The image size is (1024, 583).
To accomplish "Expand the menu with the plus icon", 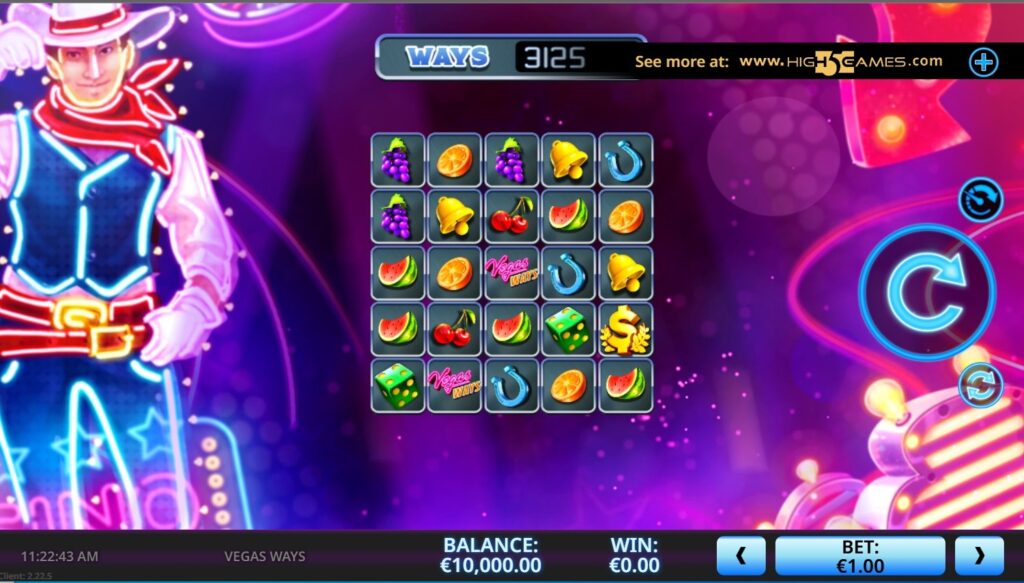I will click(983, 62).
